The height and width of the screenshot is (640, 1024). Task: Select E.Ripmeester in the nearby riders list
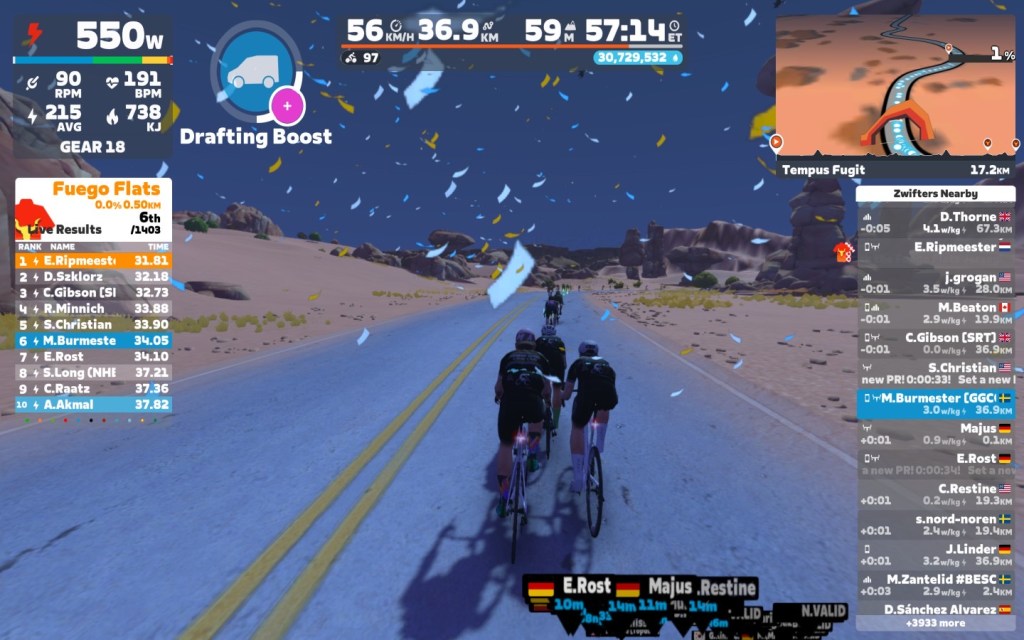[x=936, y=247]
